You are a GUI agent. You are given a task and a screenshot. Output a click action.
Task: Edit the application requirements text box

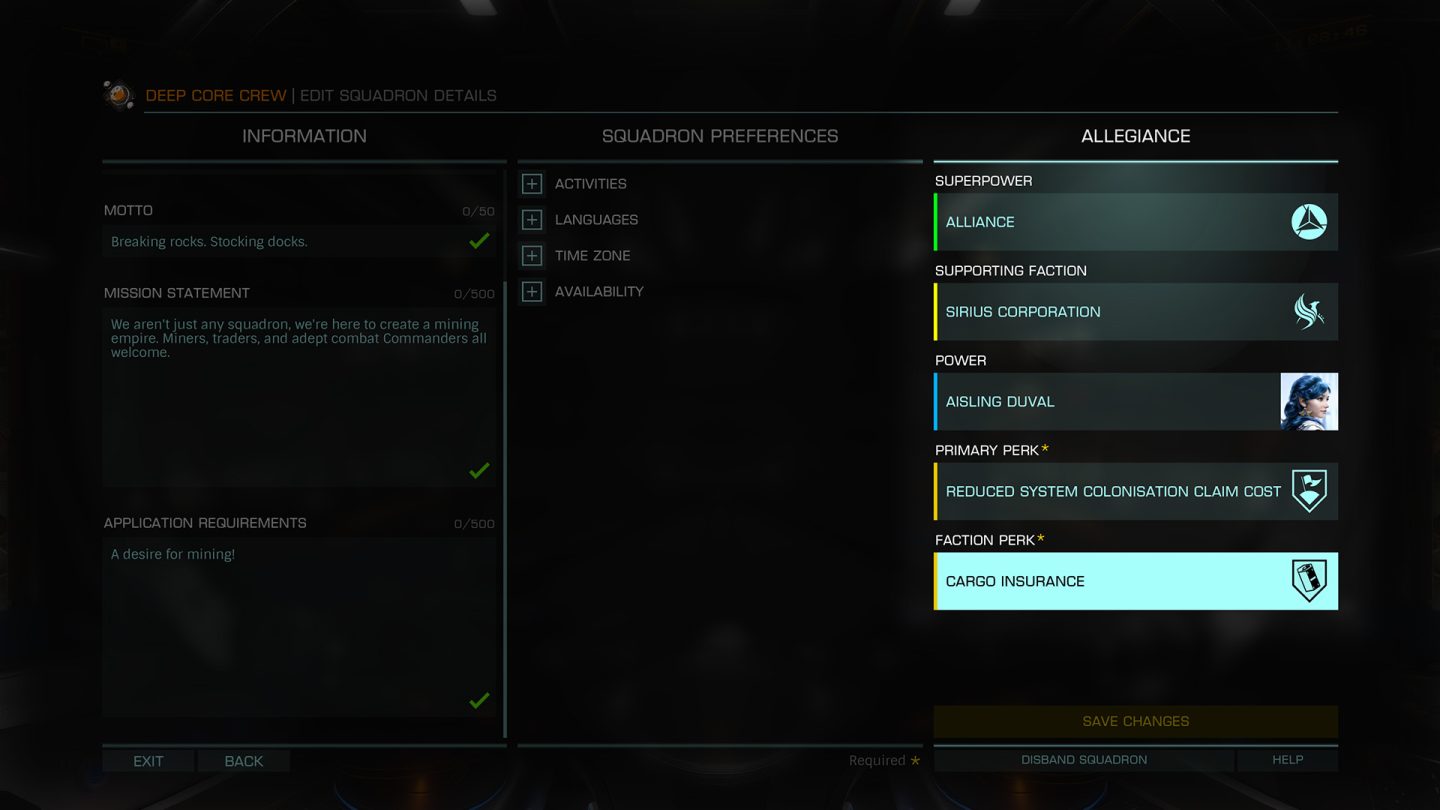[x=298, y=627]
